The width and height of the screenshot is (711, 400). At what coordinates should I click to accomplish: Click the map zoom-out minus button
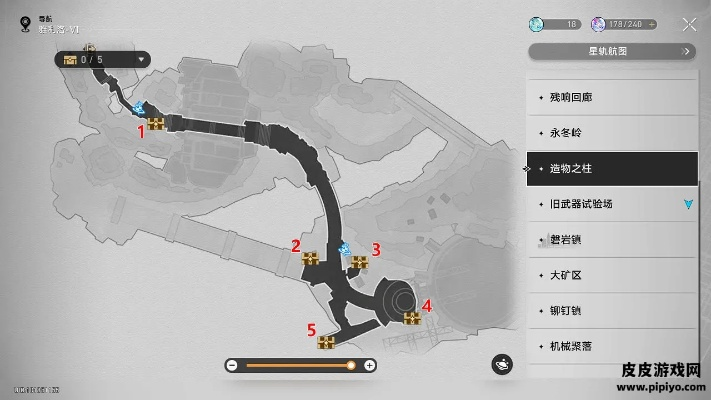pos(232,366)
